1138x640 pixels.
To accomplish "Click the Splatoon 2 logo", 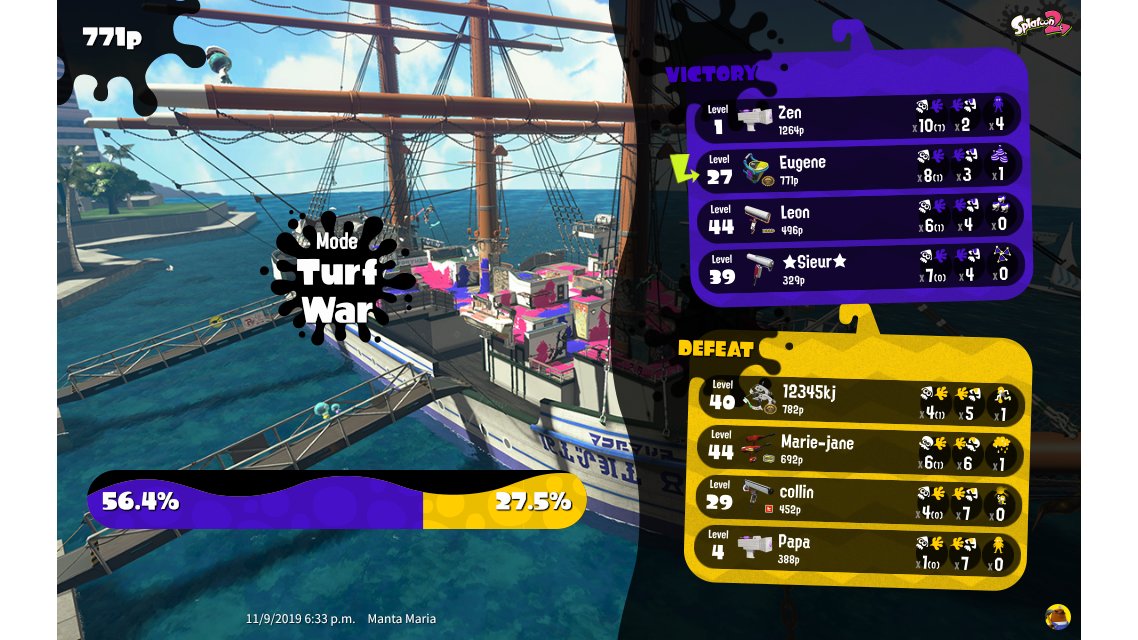I will (1040, 24).
